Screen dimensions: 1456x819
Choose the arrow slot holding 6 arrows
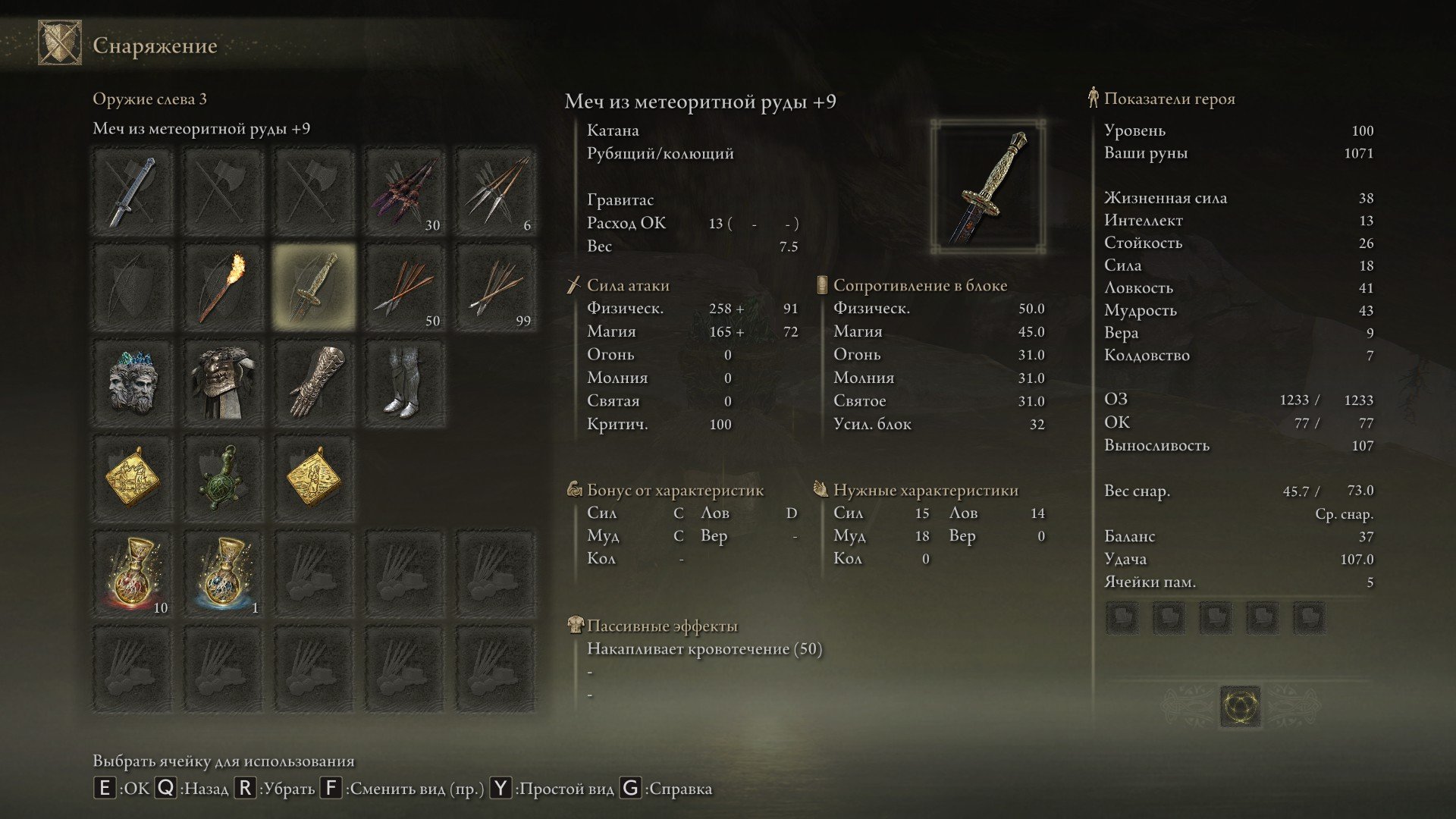tap(496, 192)
